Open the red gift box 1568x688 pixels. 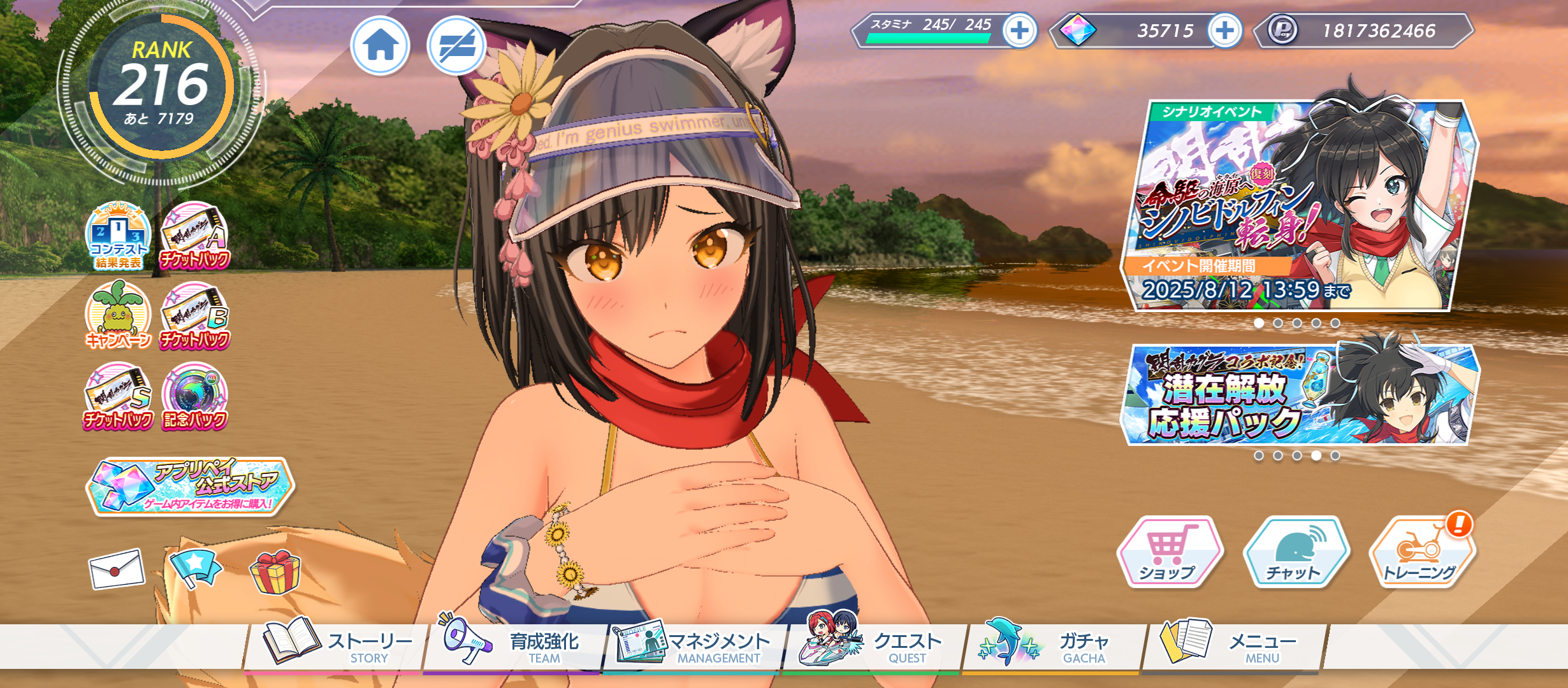point(275,571)
